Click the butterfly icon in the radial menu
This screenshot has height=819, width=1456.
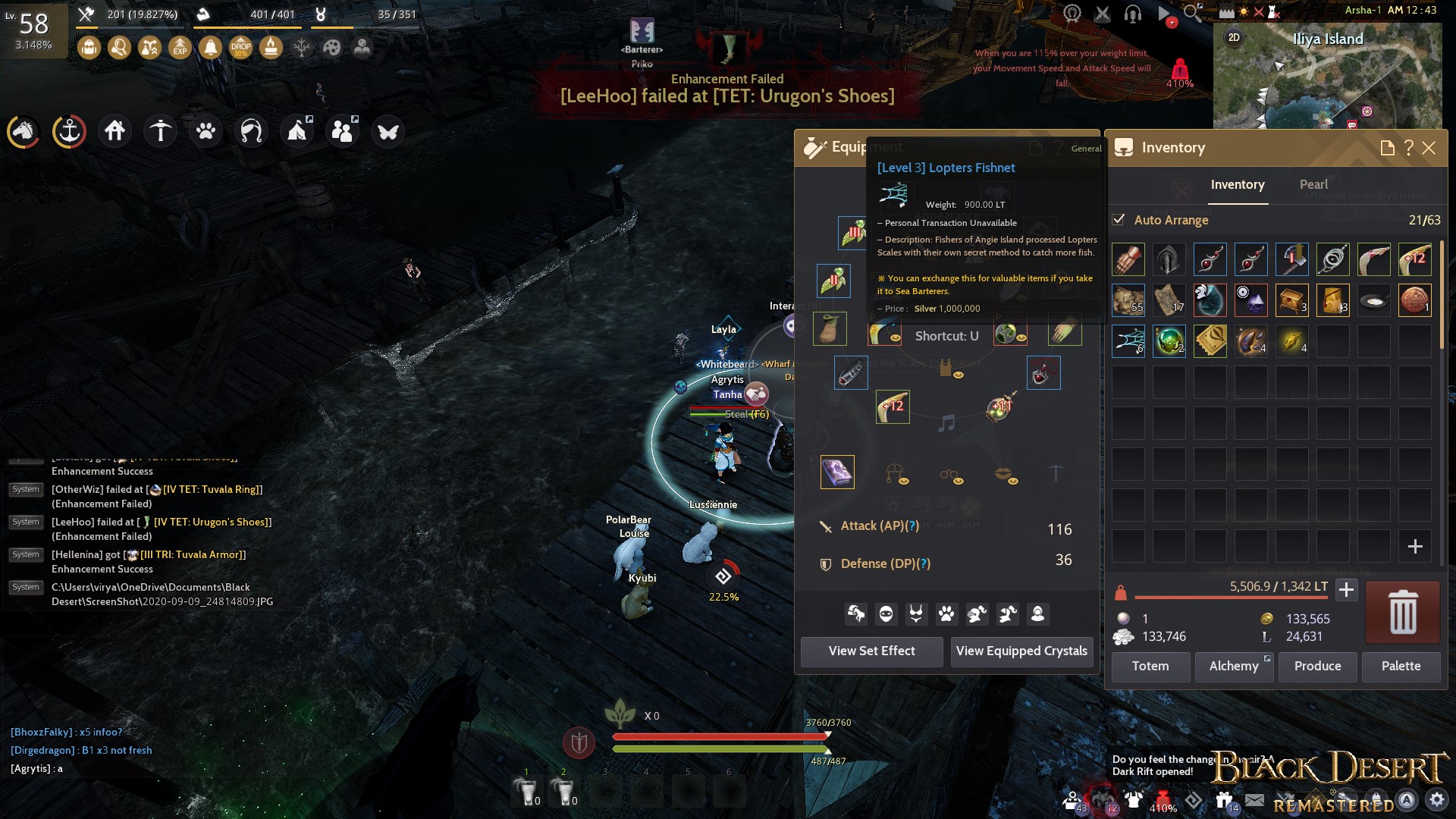coord(389,130)
